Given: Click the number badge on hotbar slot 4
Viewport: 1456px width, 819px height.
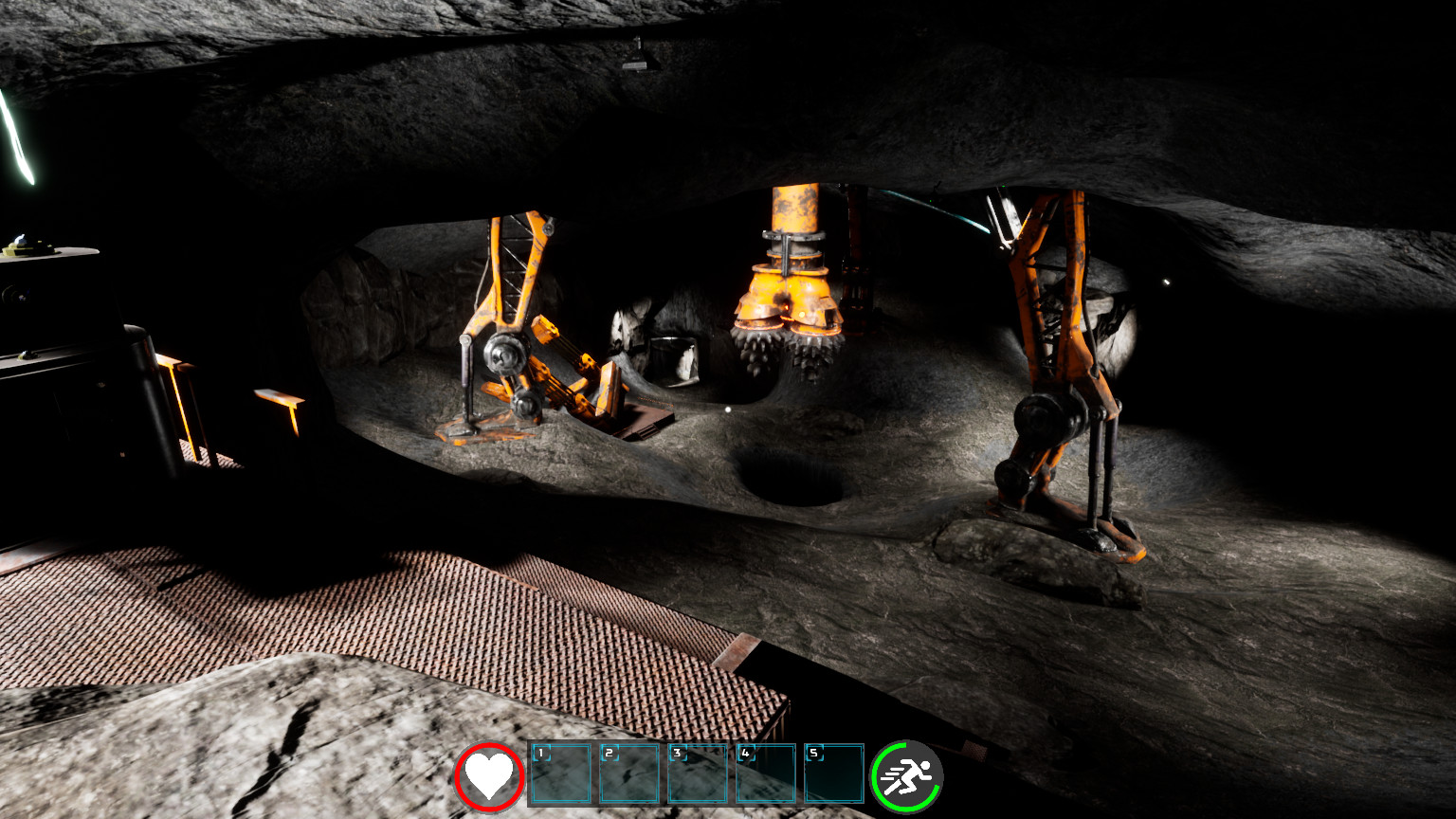Looking at the screenshot, I should (x=745, y=753).
